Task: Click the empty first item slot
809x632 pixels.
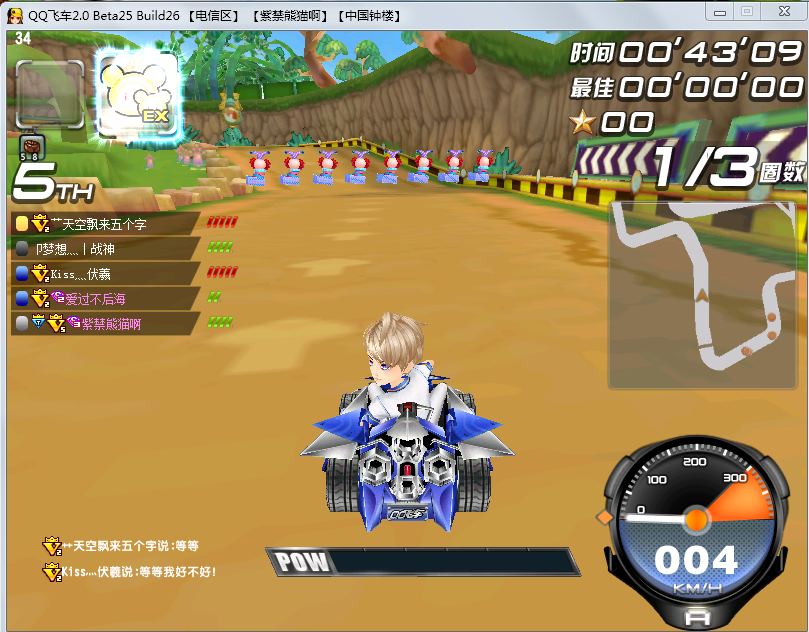Action: [x=50, y=94]
